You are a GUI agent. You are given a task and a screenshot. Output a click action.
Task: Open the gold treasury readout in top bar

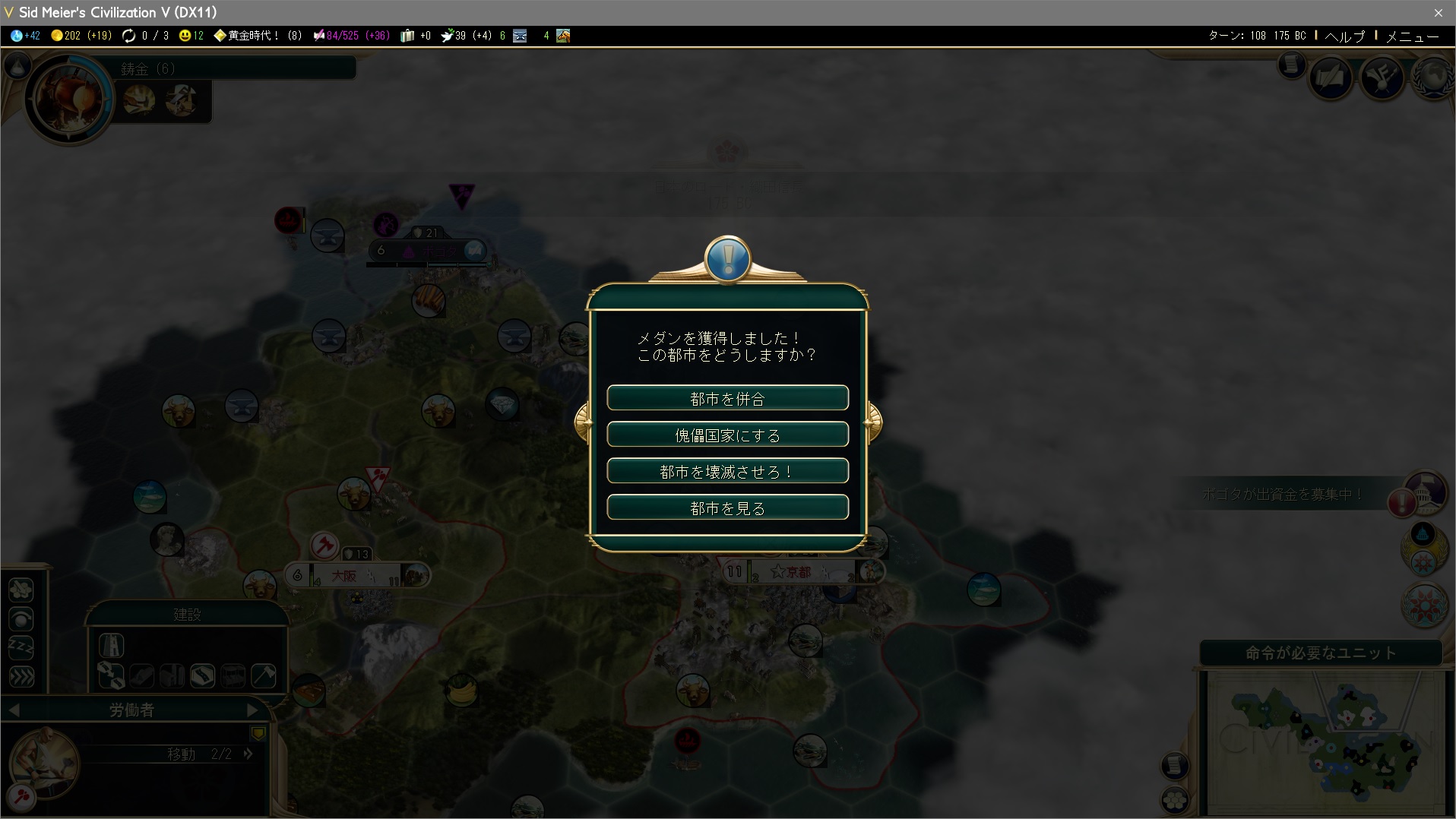point(81,36)
